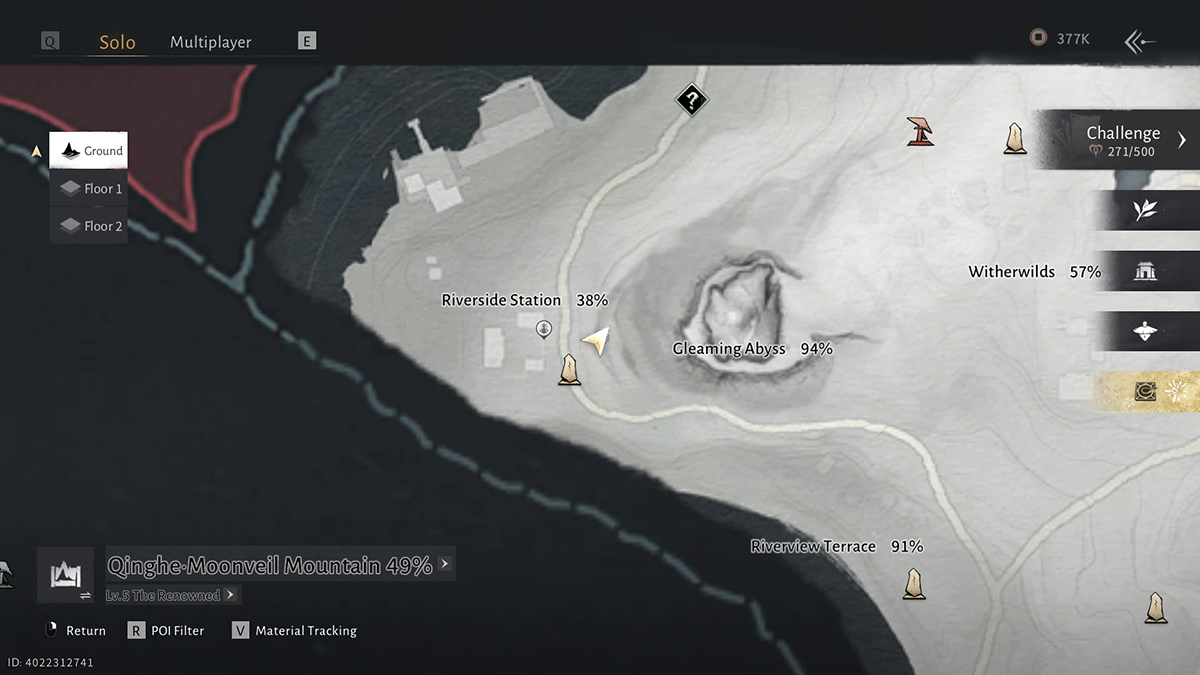Show the Floor 2 map layer
The height and width of the screenshot is (675, 1200).
[x=90, y=226]
